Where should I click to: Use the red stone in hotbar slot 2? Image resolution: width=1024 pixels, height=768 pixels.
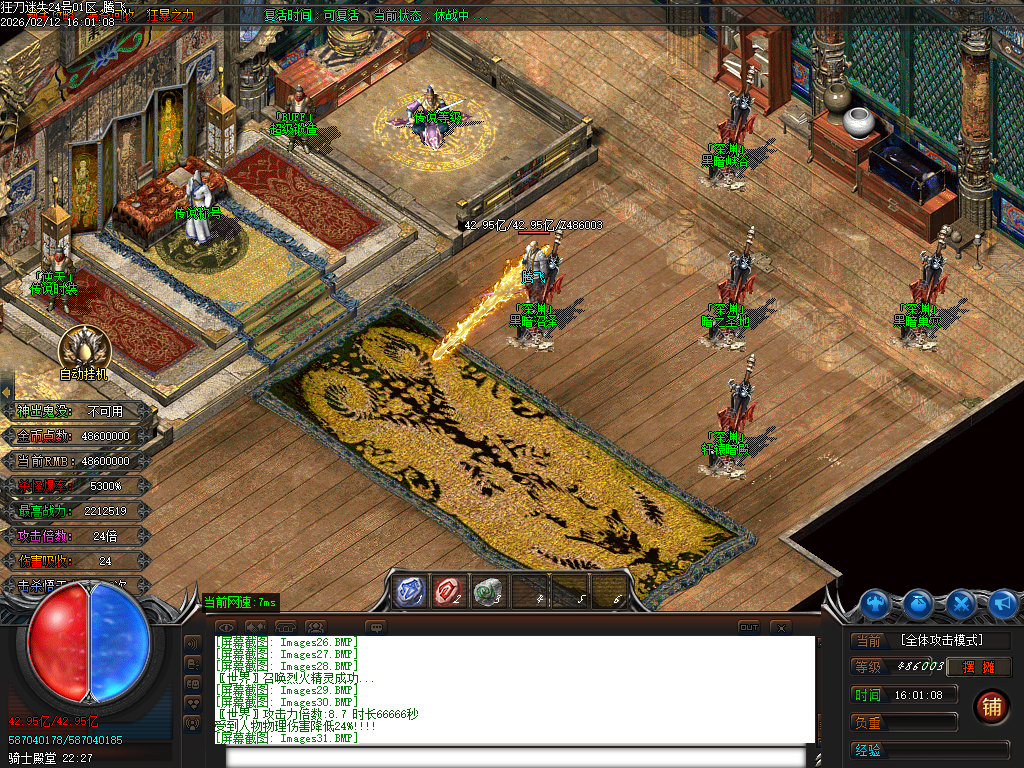pyautogui.click(x=450, y=591)
